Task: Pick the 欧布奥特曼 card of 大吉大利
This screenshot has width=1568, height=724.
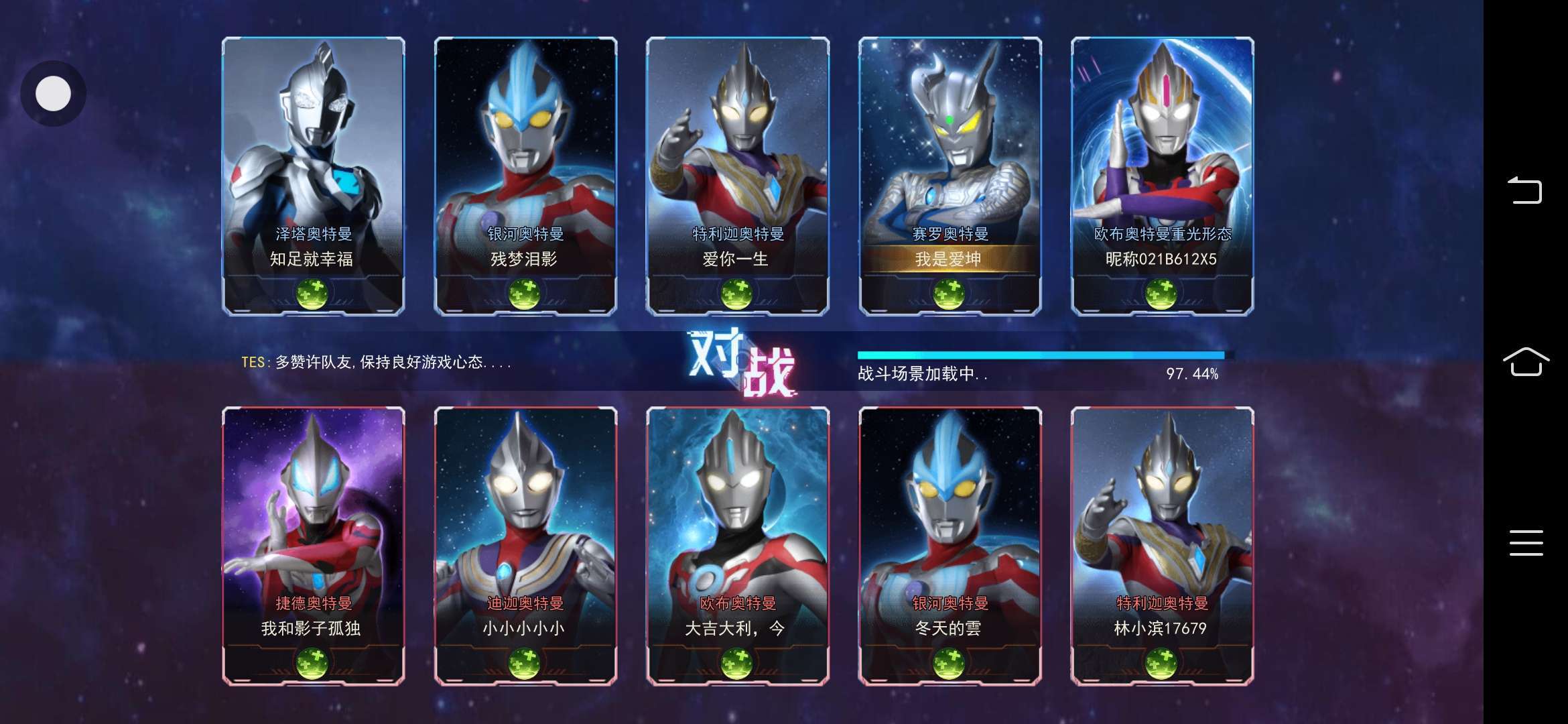Action: (x=737, y=545)
